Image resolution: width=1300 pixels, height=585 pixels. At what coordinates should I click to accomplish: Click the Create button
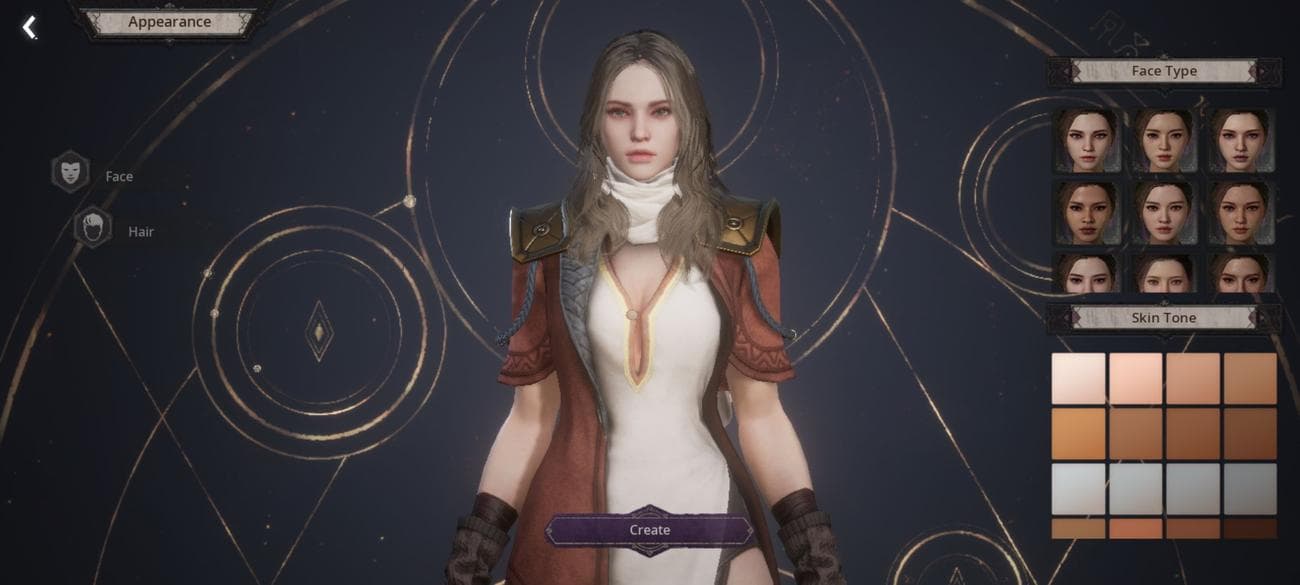tap(649, 530)
